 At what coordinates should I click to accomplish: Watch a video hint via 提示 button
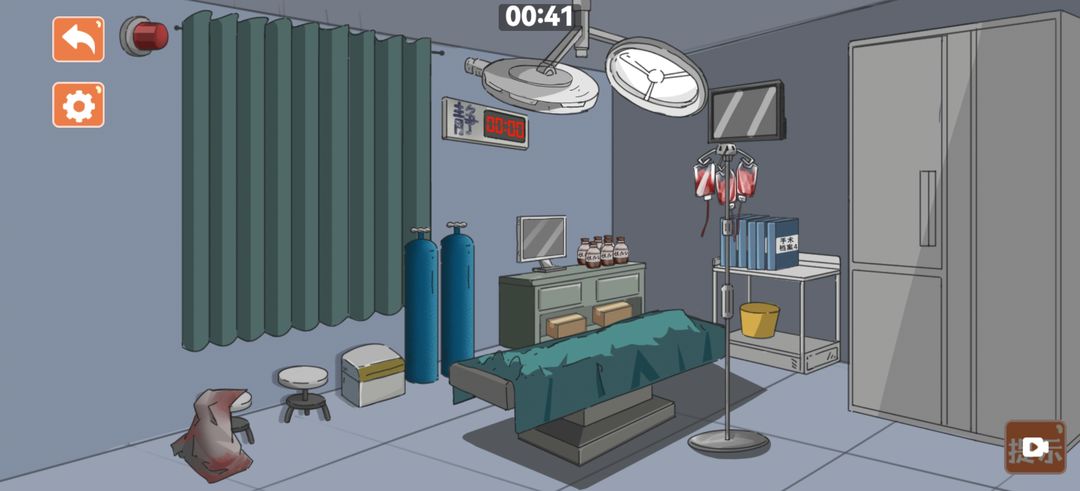point(1035,447)
